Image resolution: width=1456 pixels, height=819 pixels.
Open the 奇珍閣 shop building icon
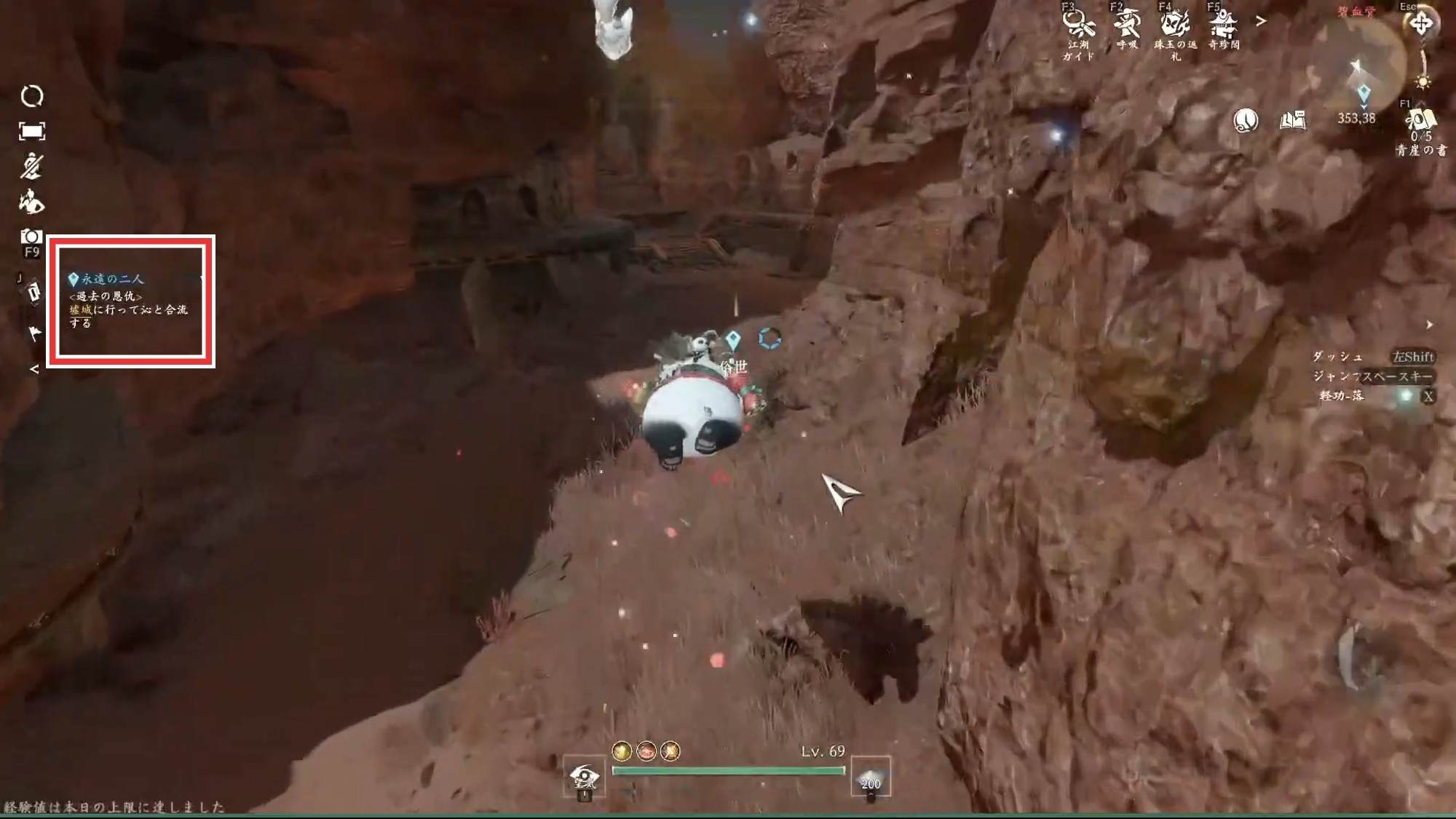pyautogui.click(x=1224, y=23)
